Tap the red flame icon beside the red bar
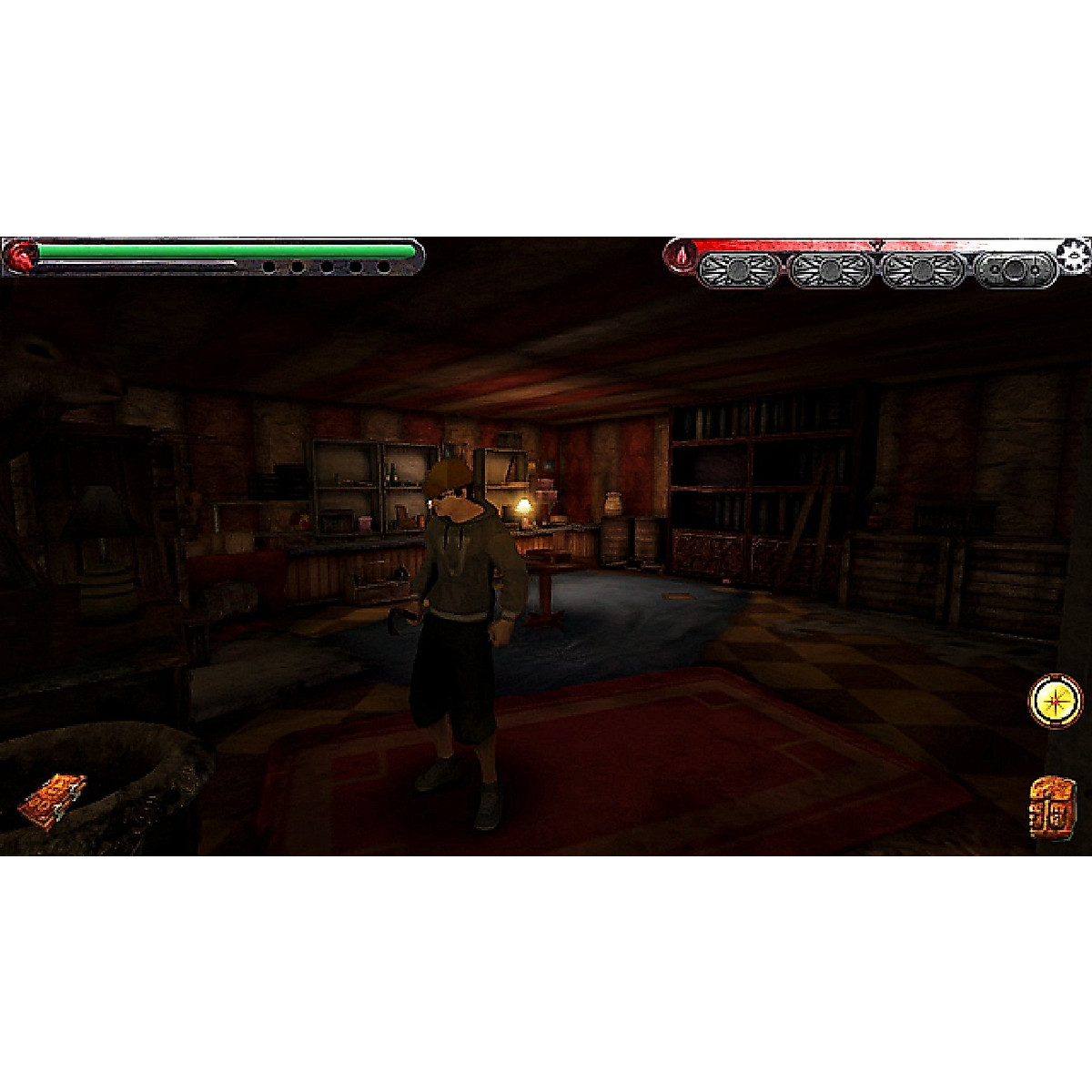 679,257
